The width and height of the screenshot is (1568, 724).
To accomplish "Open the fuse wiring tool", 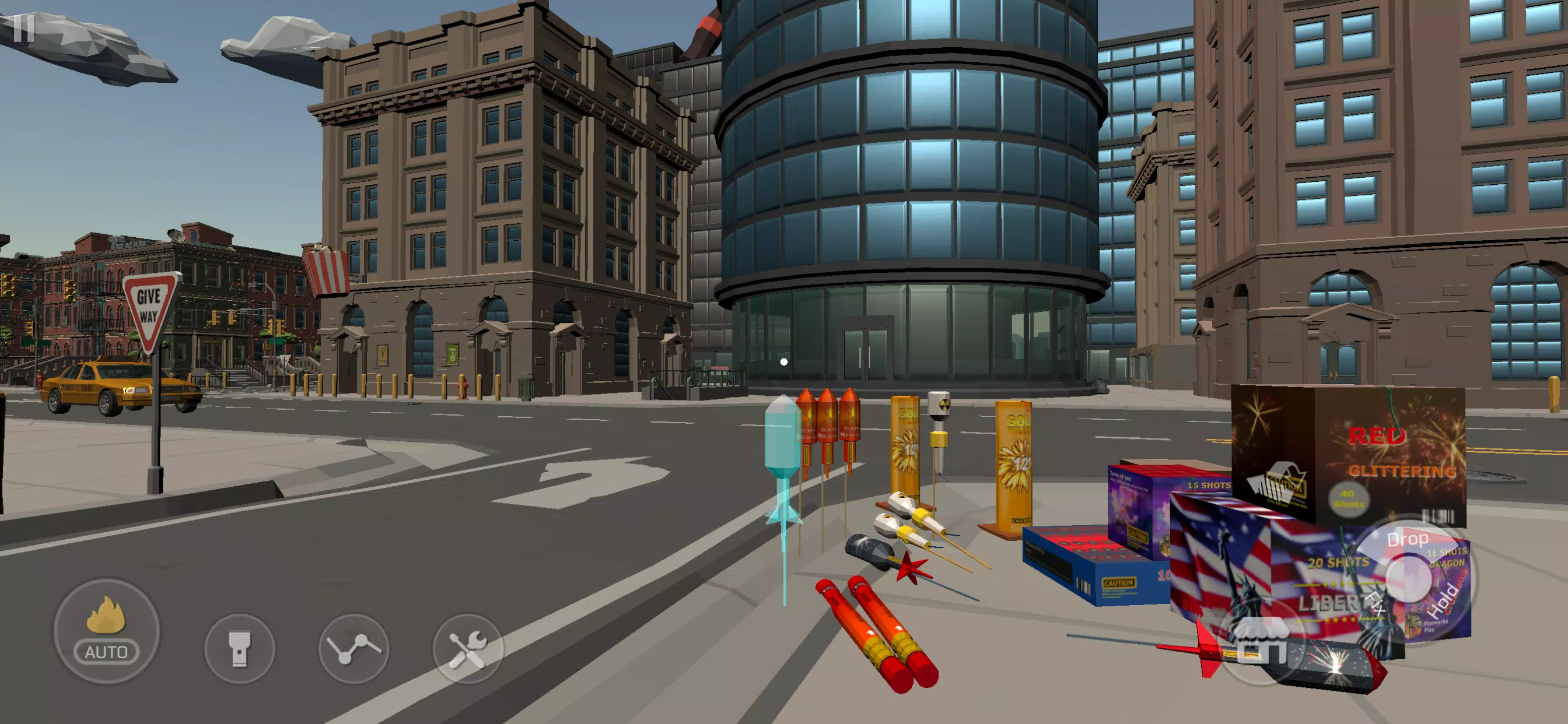I will point(355,651).
